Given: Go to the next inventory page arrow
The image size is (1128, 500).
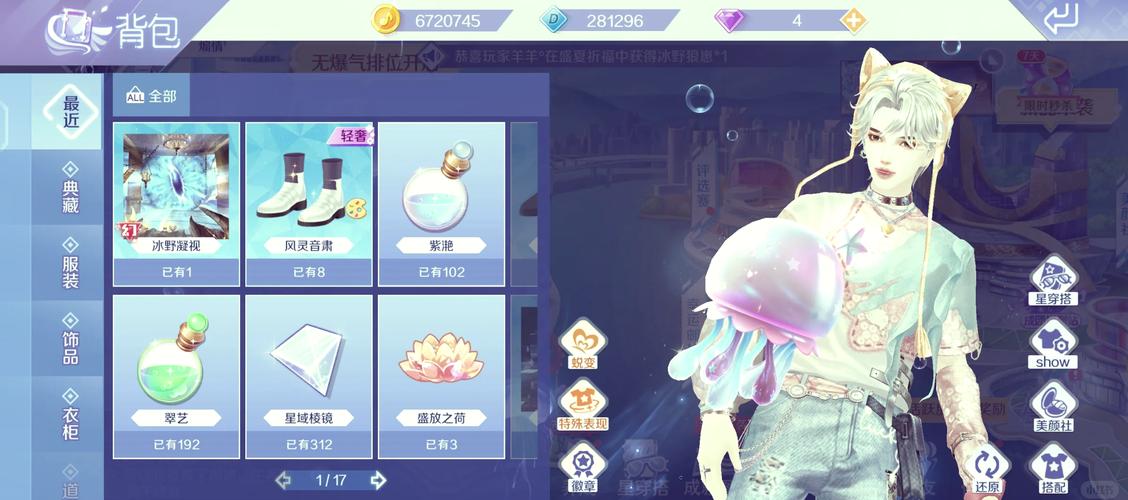Looking at the screenshot, I should click(377, 480).
